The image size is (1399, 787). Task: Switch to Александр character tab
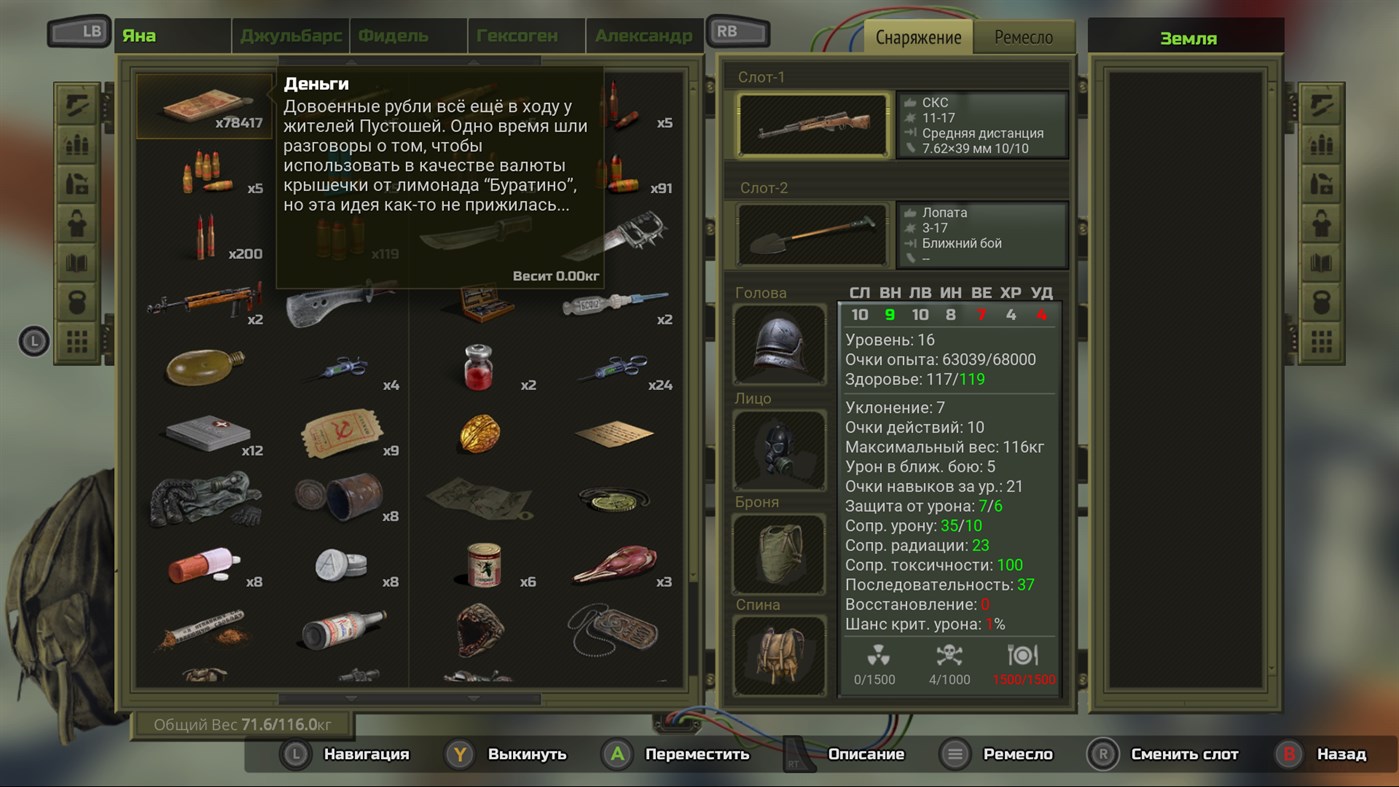(643, 36)
